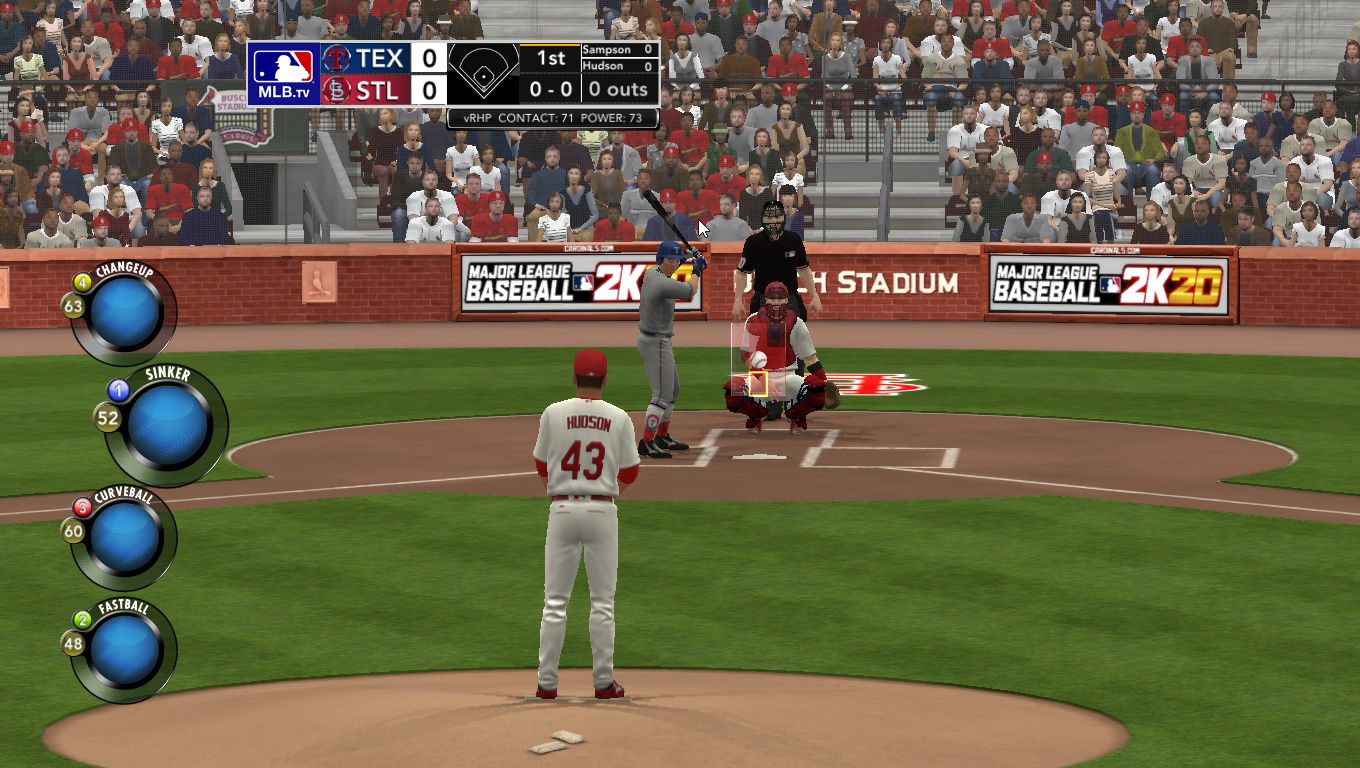Pick the Curveball pitch
1360x768 pixels.
[x=126, y=538]
